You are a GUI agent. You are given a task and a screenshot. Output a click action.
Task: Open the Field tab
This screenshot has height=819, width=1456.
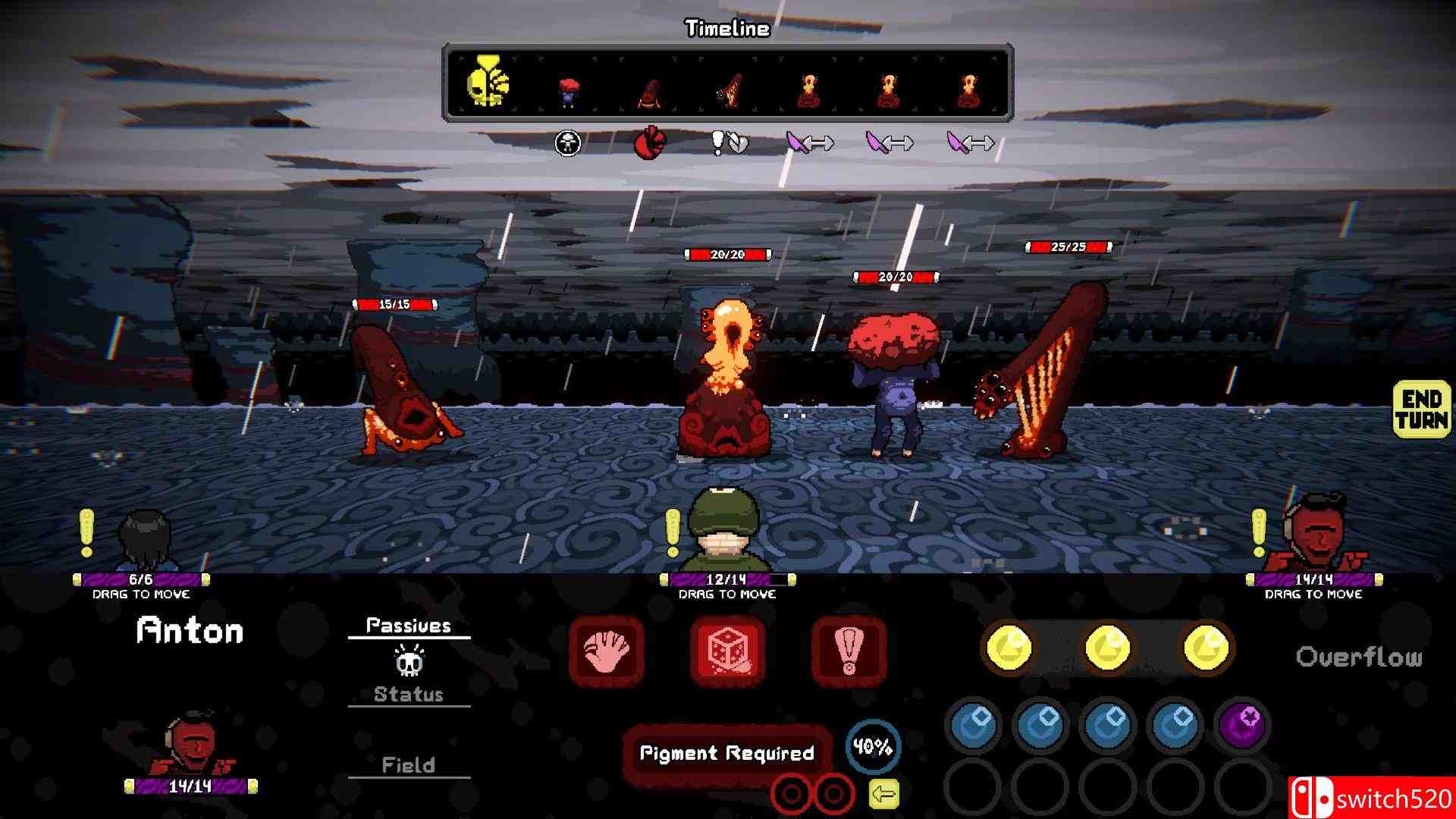click(409, 765)
